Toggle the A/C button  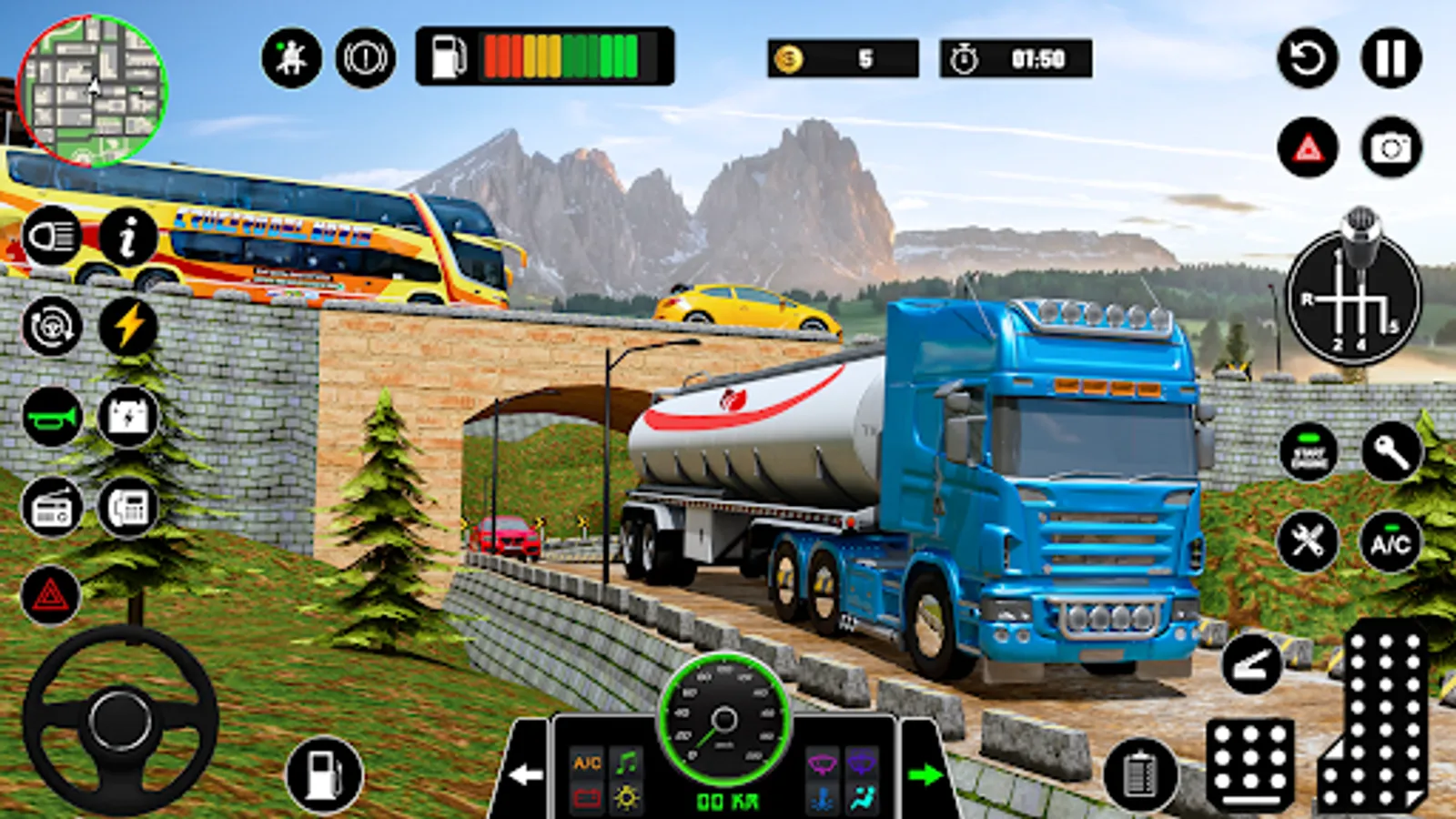tap(1390, 543)
